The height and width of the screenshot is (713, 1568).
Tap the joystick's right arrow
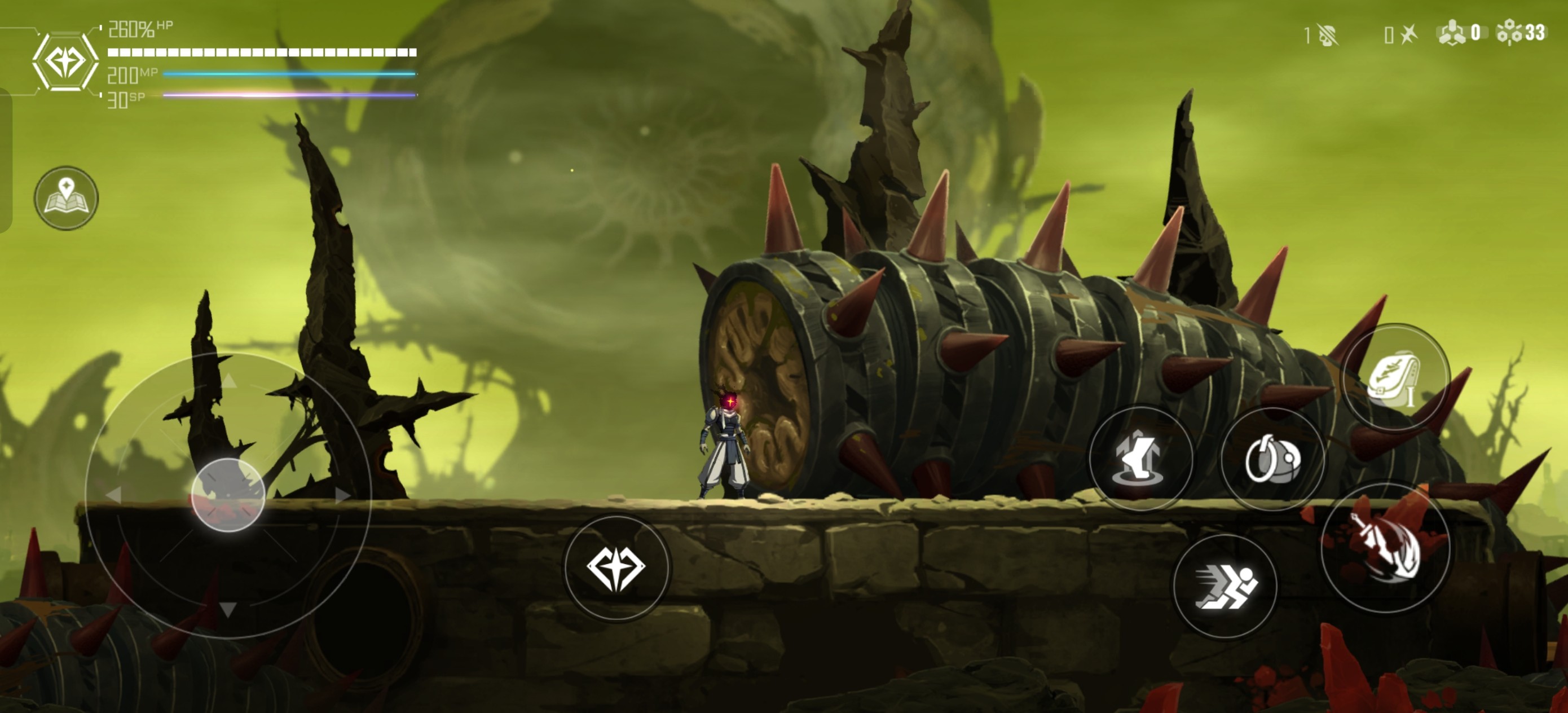pyautogui.click(x=342, y=495)
